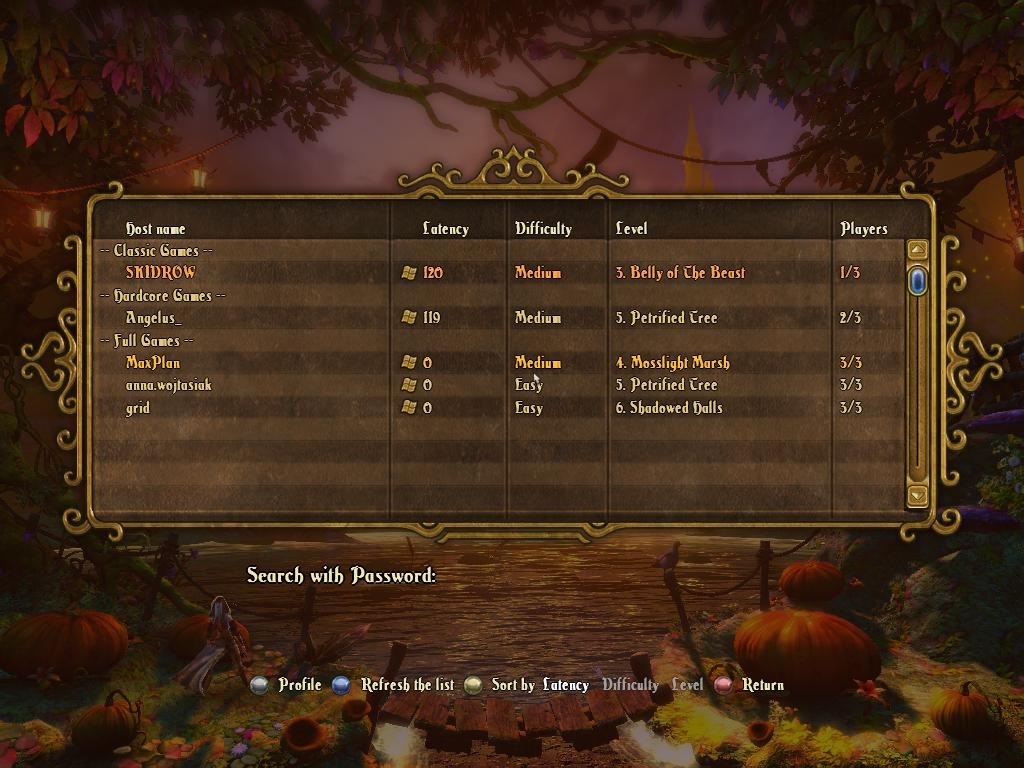The height and width of the screenshot is (768, 1024).
Task: Sort the list by Difficulty
Action: click(x=630, y=685)
